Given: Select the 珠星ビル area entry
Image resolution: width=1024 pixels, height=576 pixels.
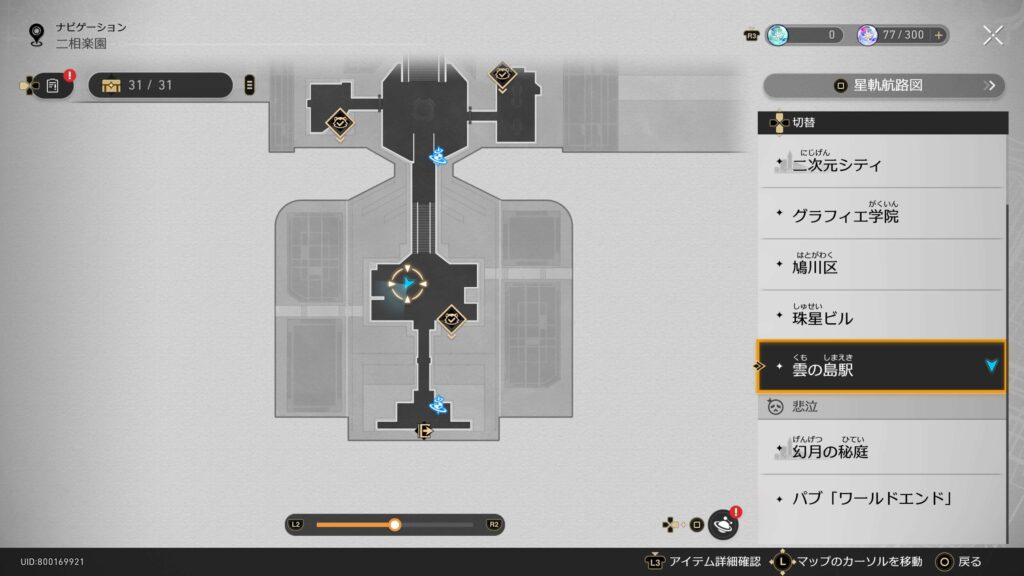Looking at the screenshot, I should point(880,318).
